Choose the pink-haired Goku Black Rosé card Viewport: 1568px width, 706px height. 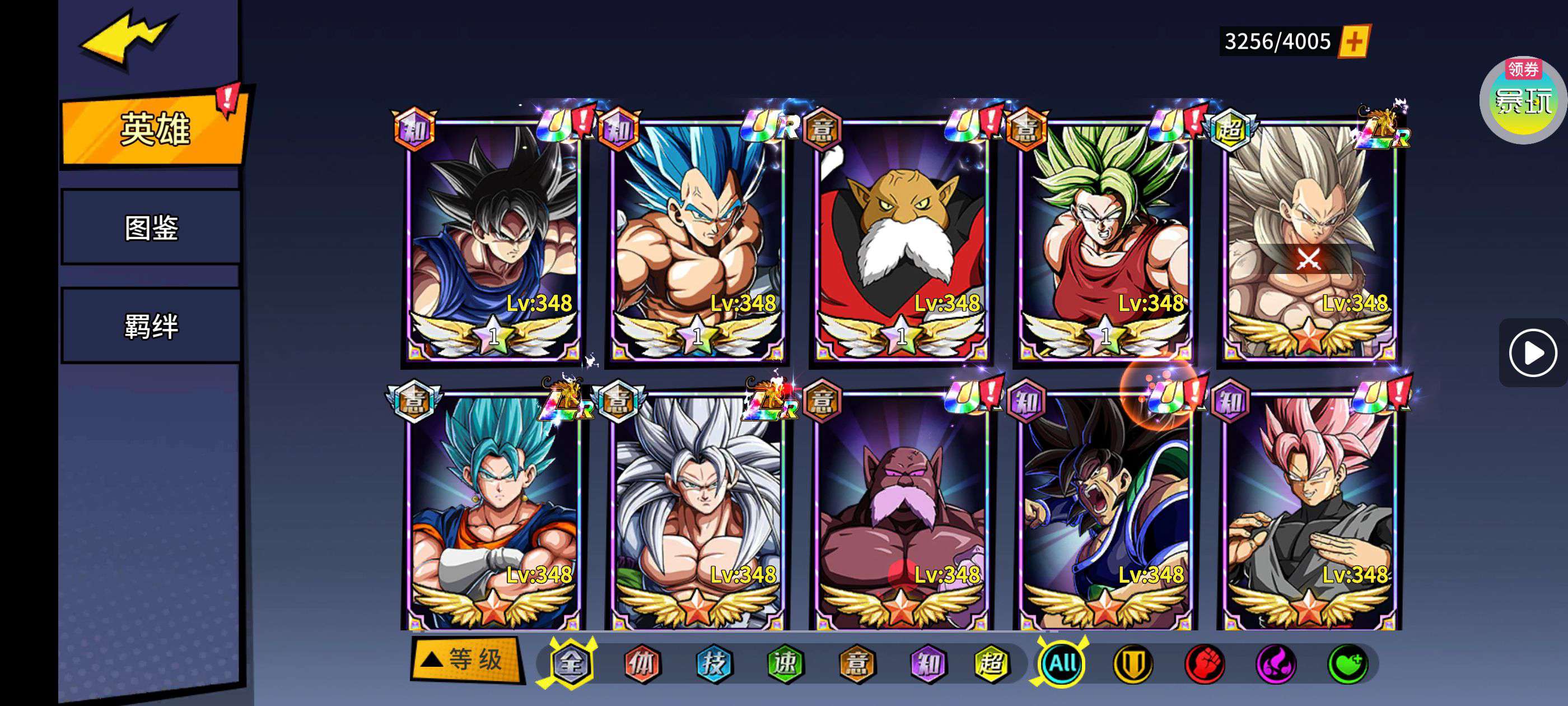click(1309, 512)
